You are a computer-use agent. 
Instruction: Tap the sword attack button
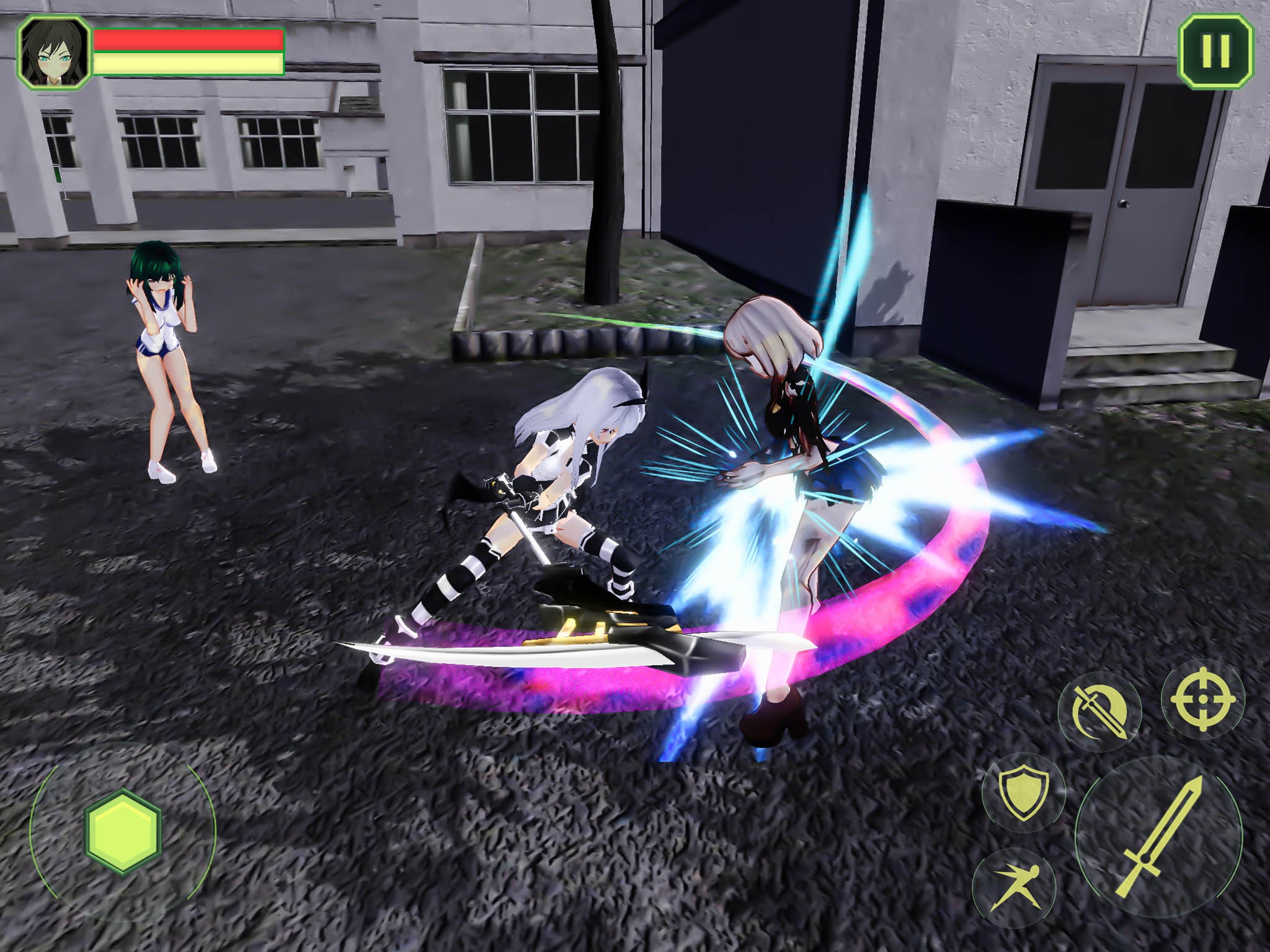click(x=1159, y=839)
